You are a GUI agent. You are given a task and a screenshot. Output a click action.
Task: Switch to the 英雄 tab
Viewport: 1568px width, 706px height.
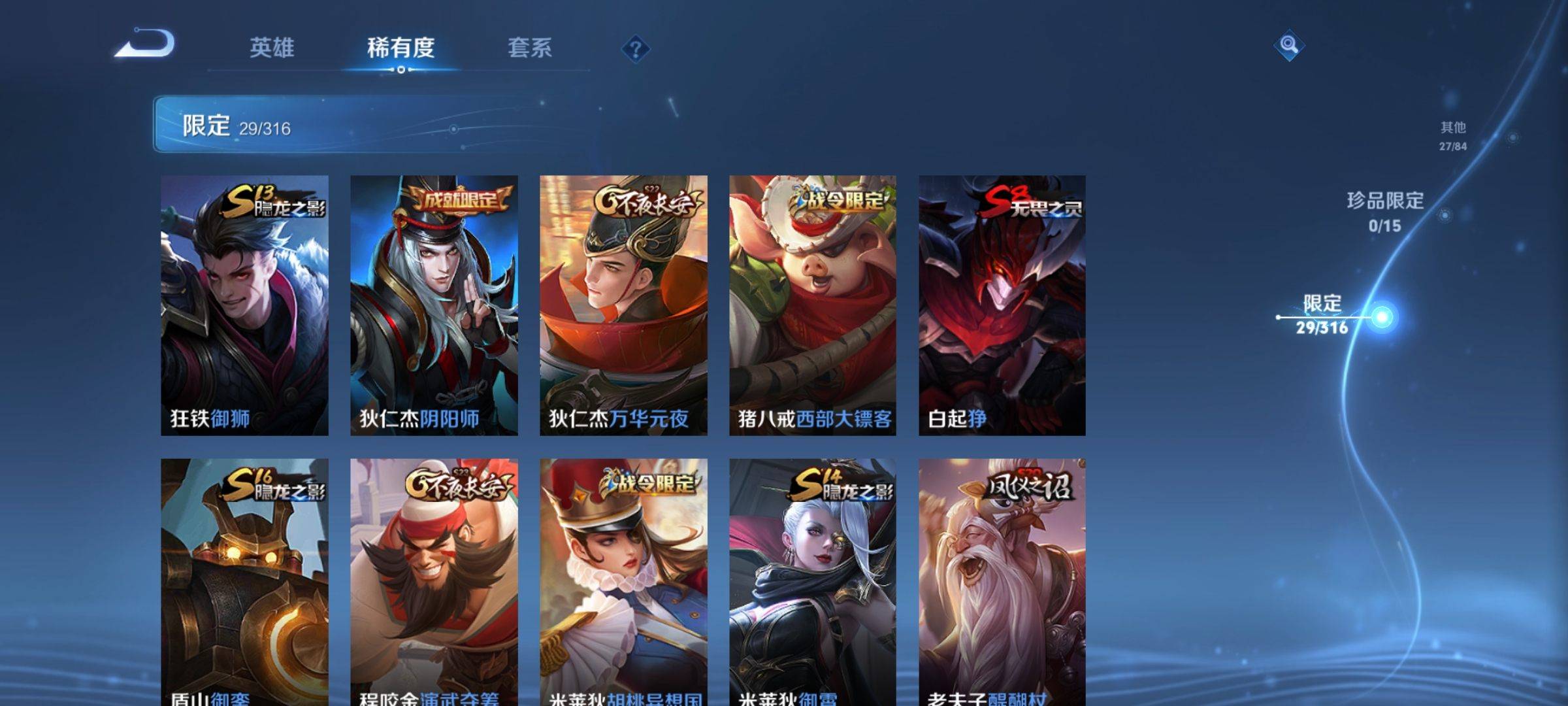[x=272, y=48]
